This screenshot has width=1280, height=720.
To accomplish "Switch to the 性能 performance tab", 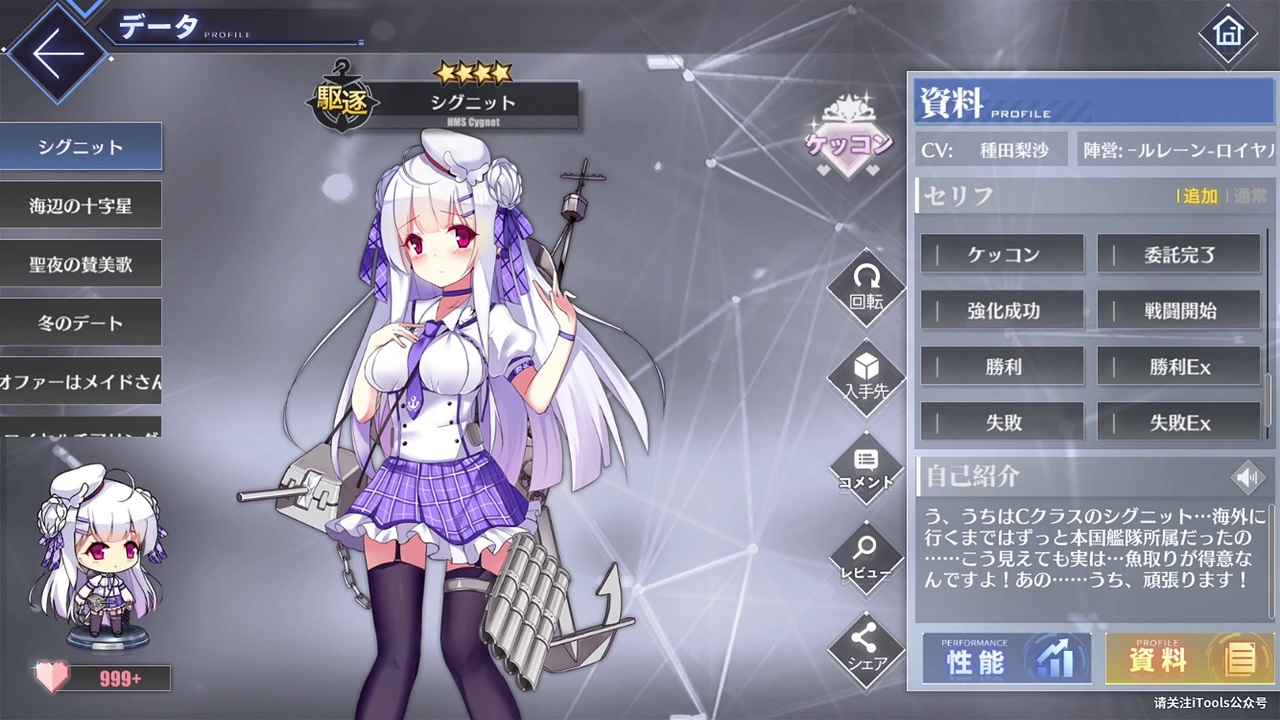I will (x=1006, y=658).
